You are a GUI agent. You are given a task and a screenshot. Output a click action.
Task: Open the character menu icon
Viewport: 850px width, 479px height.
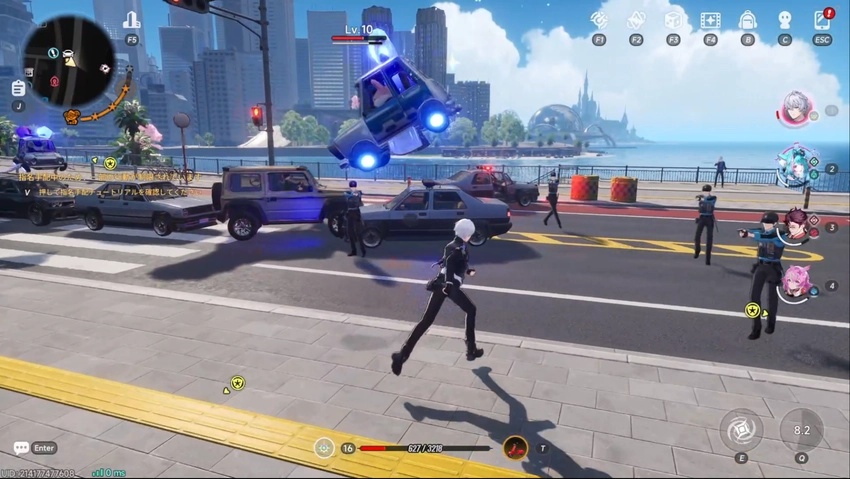[784, 20]
